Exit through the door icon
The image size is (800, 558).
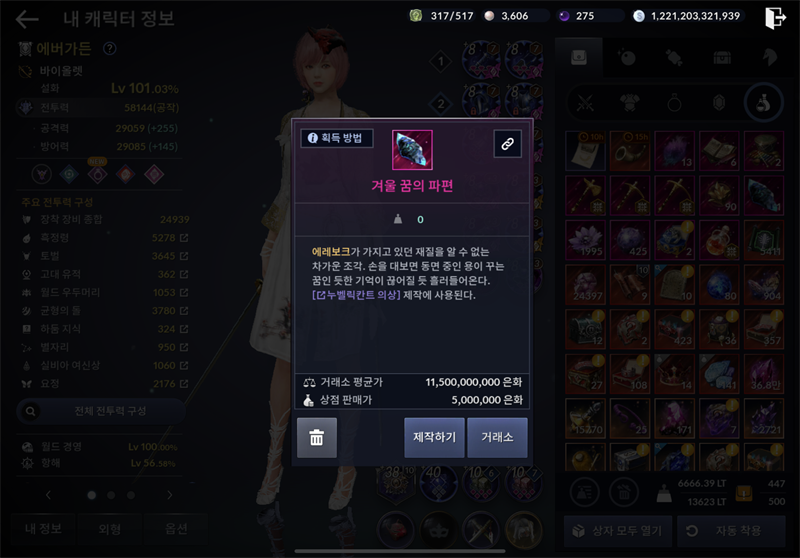pyautogui.click(x=775, y=17)
